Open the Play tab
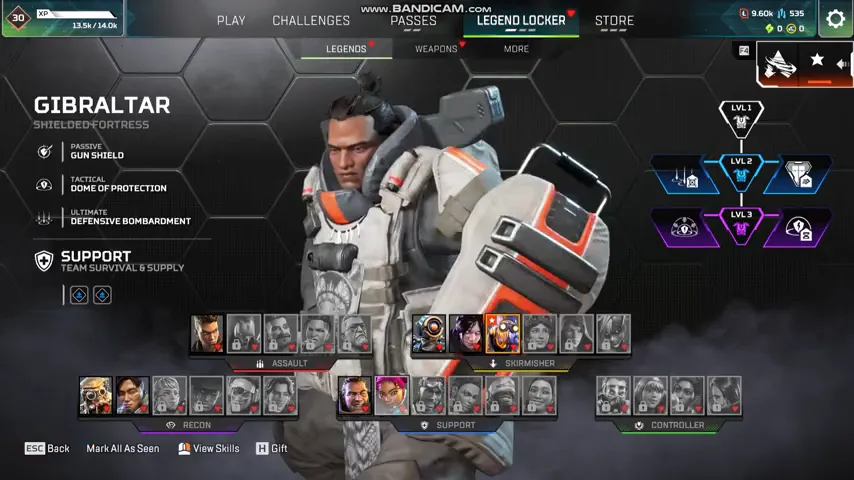854x480 pixels. [x=231, y=20]
